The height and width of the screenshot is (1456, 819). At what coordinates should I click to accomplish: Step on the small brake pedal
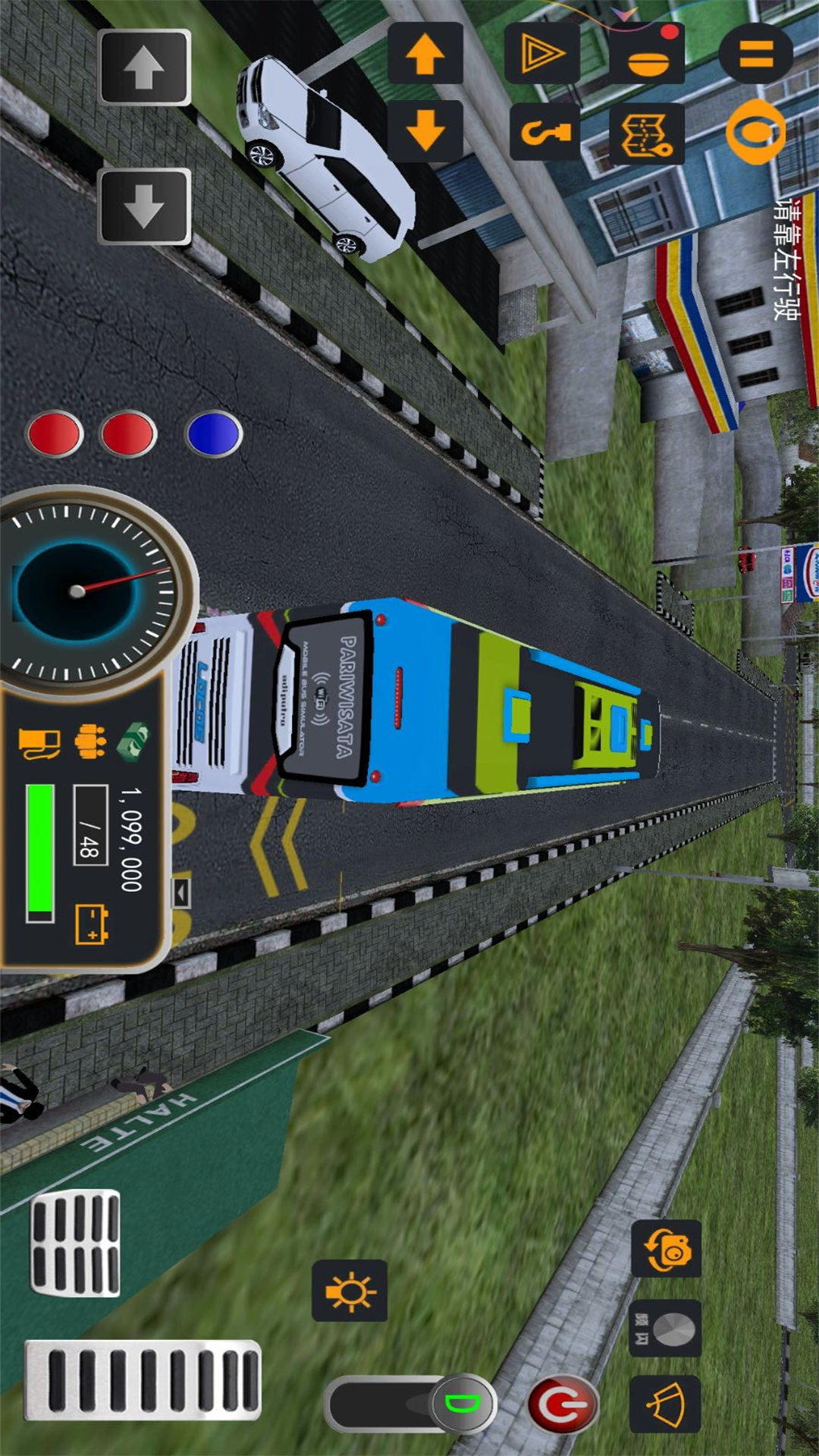[75, 1243]
